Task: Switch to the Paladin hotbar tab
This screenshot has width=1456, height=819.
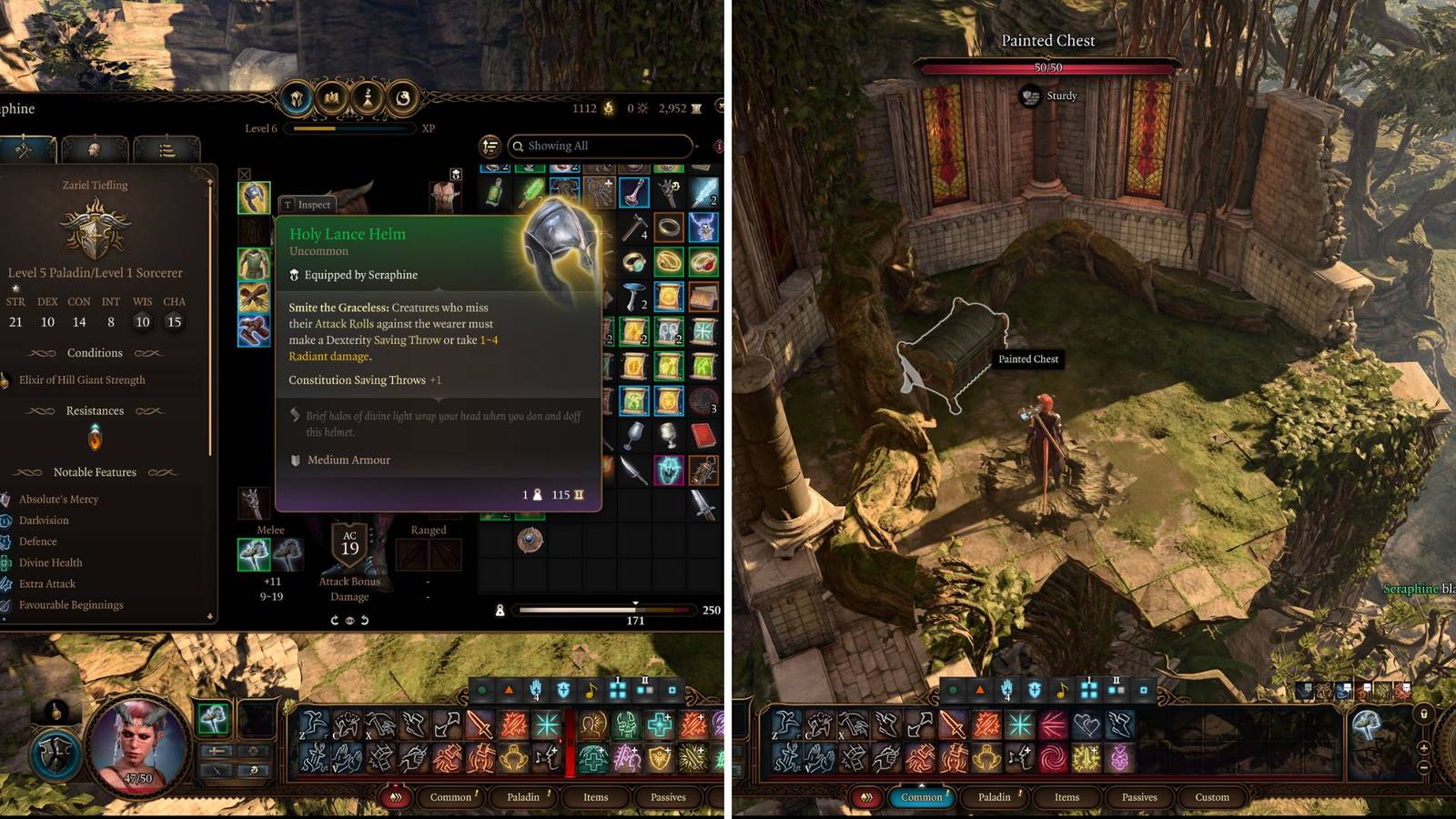Action: pos(523,797)
